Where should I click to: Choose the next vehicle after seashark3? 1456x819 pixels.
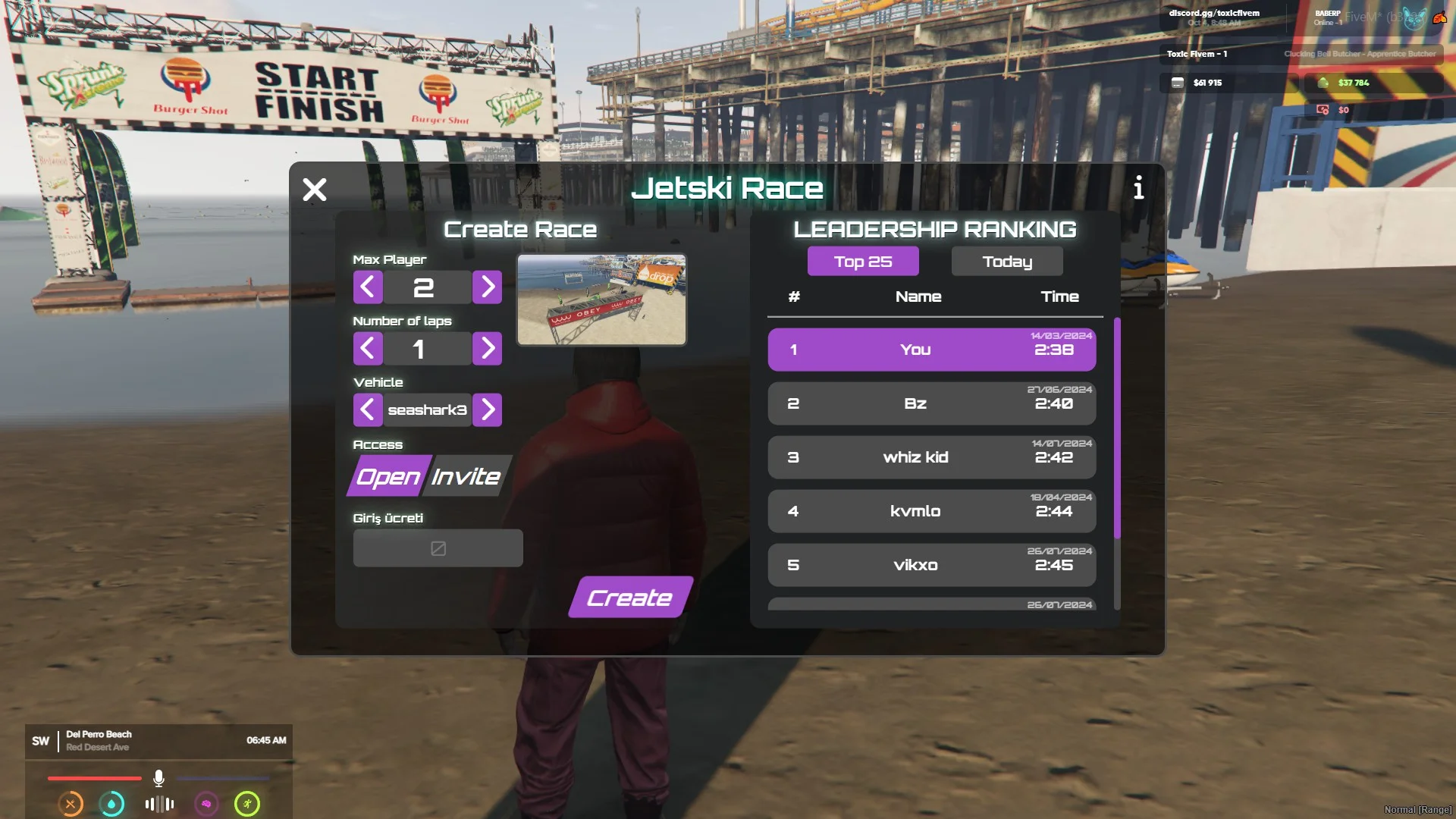click(x=488, y=410)
